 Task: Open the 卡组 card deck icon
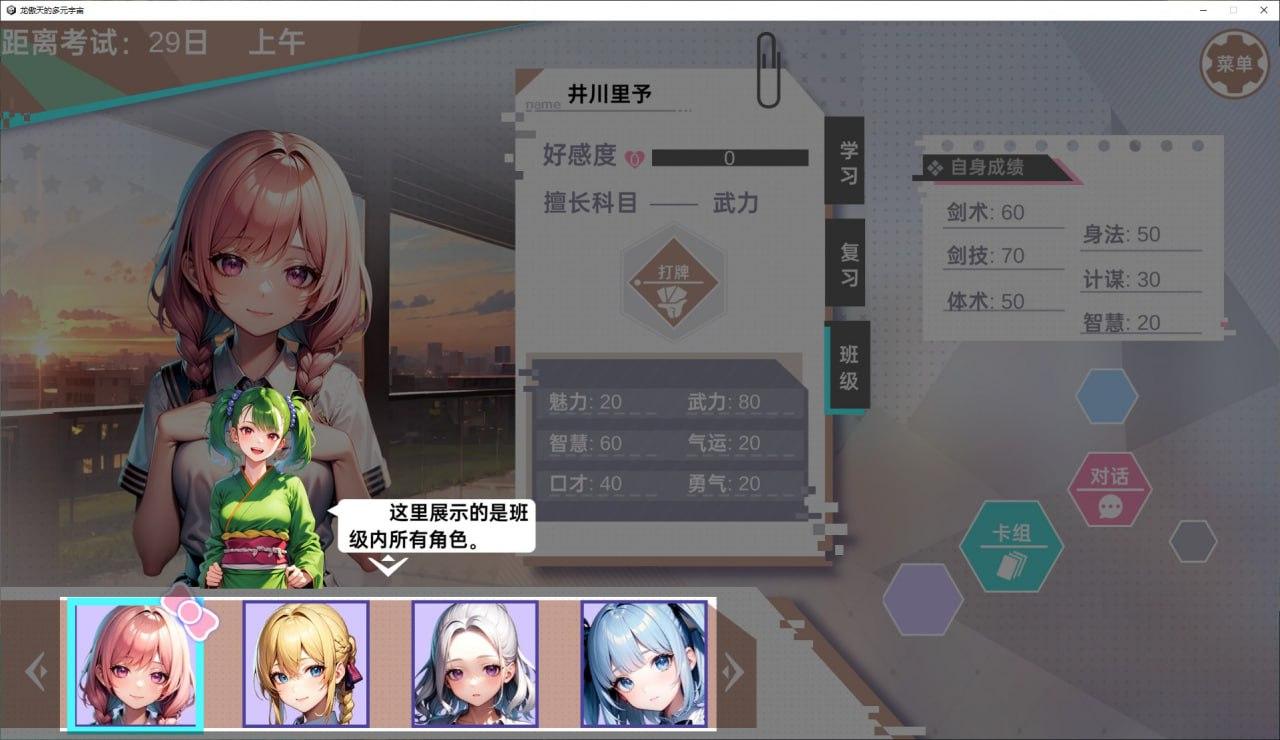point(1012,545)
